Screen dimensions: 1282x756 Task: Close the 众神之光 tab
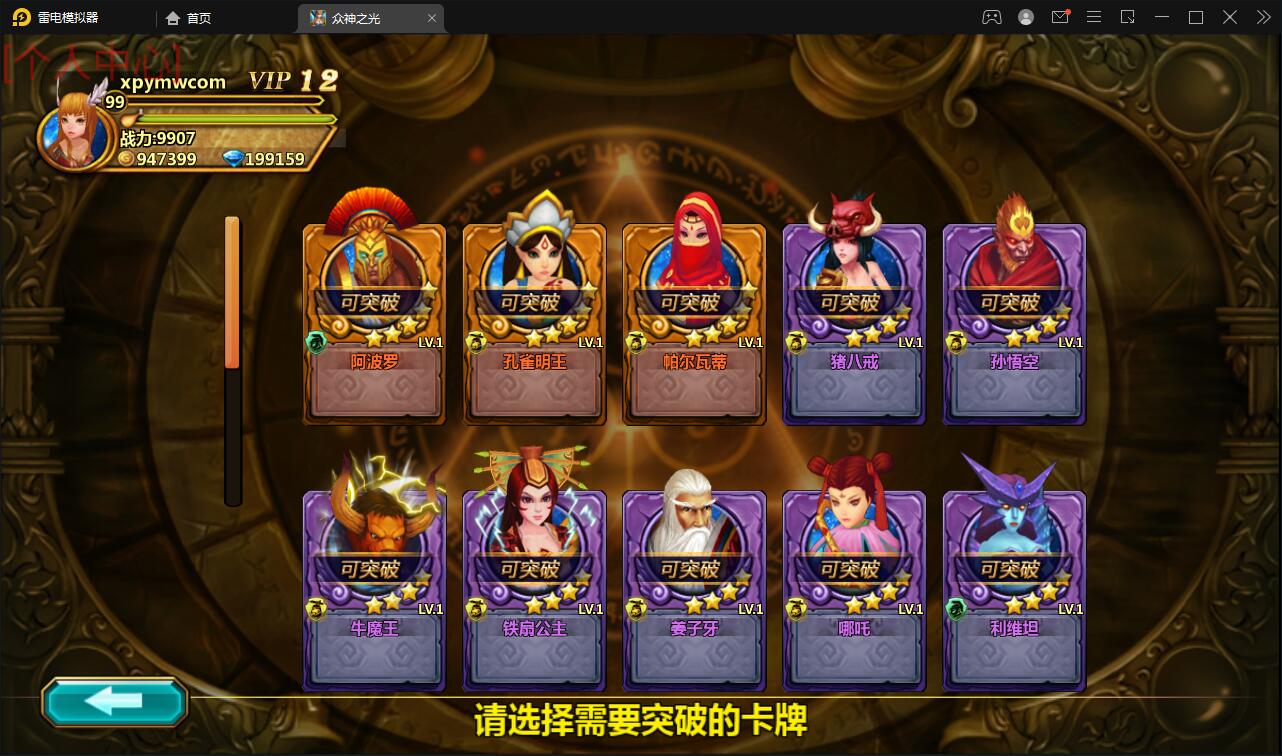click(x=432, y=17)
